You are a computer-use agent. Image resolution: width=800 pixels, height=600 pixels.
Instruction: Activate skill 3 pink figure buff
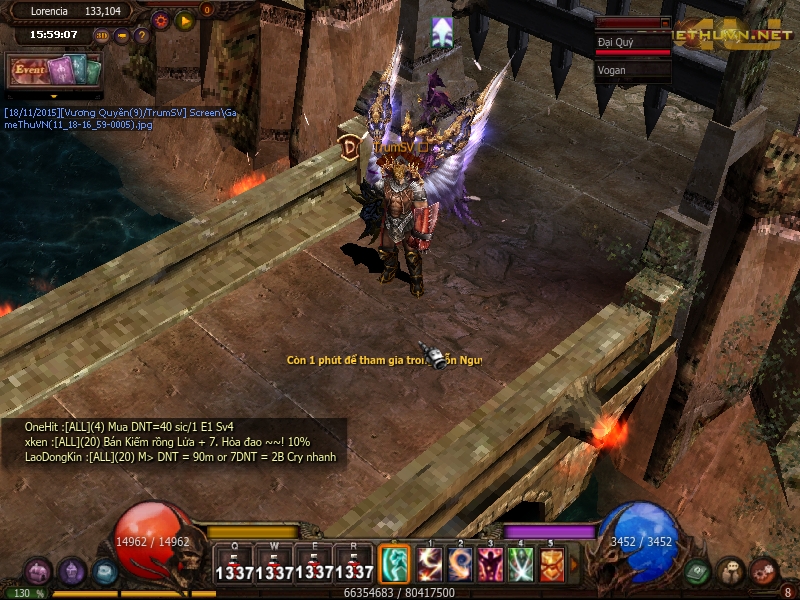[x=490, y=564]
